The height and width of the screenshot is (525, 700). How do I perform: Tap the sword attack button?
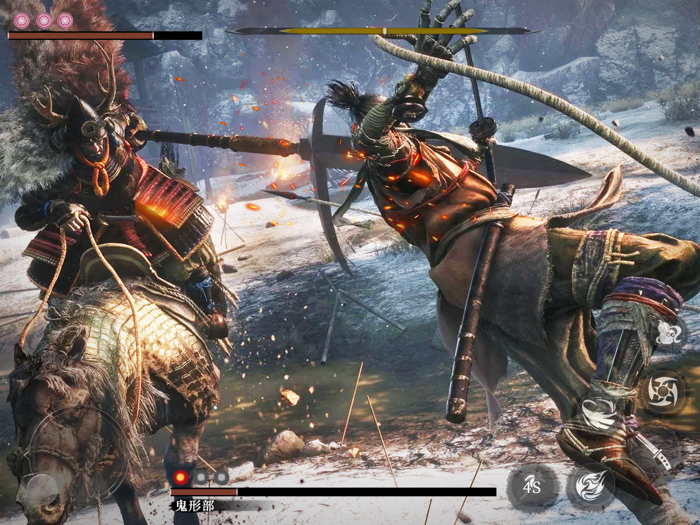660,461
